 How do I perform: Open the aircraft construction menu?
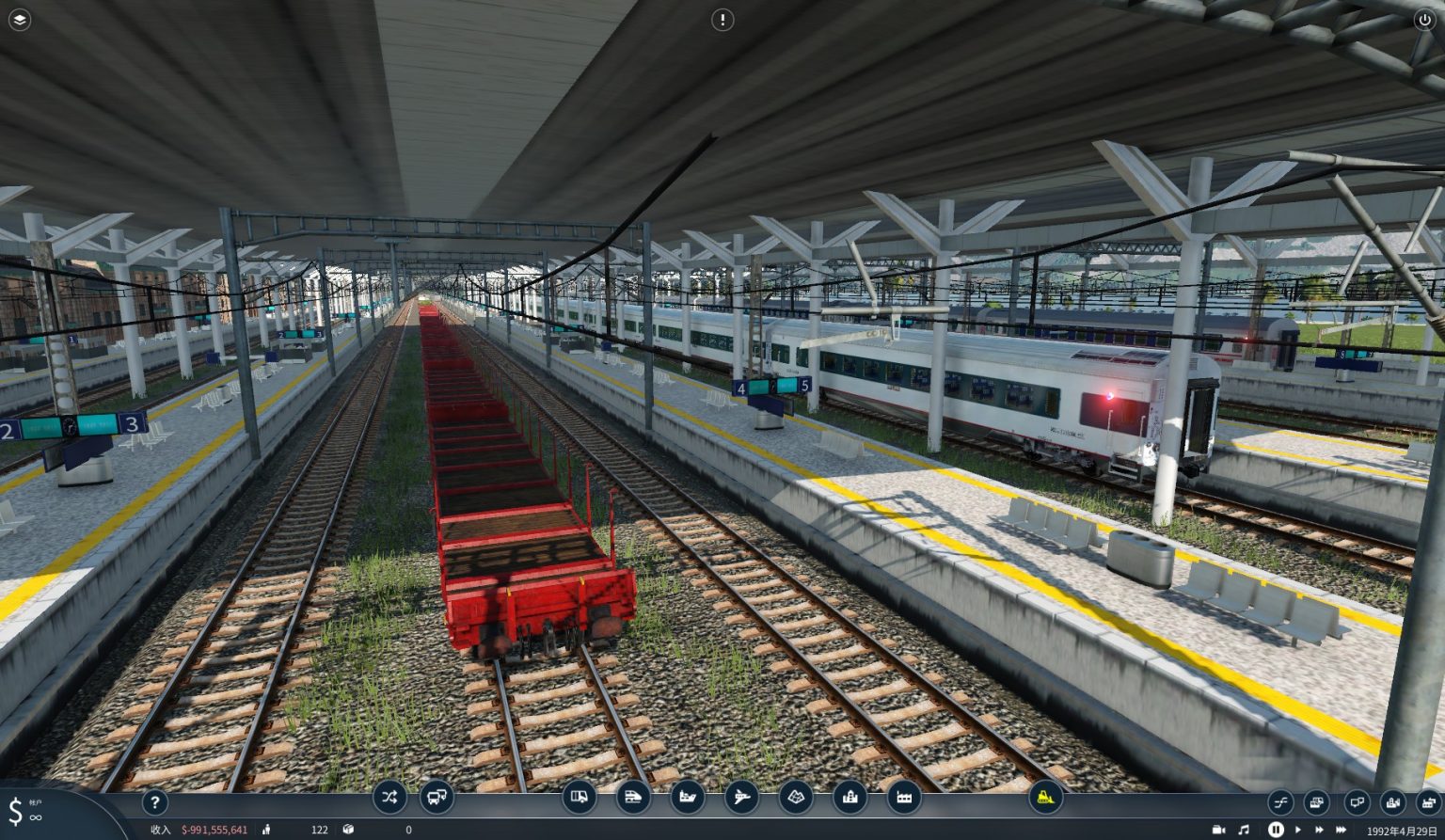click(x=740, y=799)
